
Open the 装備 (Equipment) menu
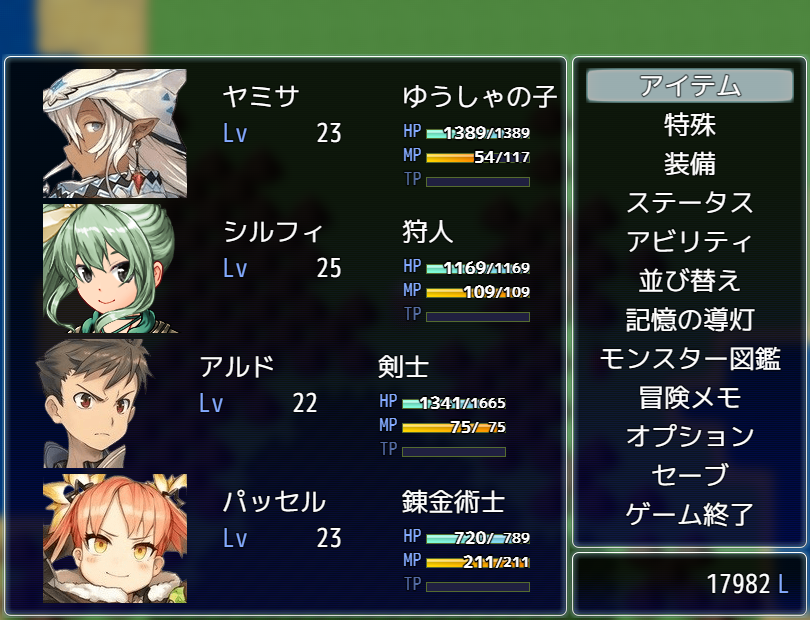(x=689, y=164)
